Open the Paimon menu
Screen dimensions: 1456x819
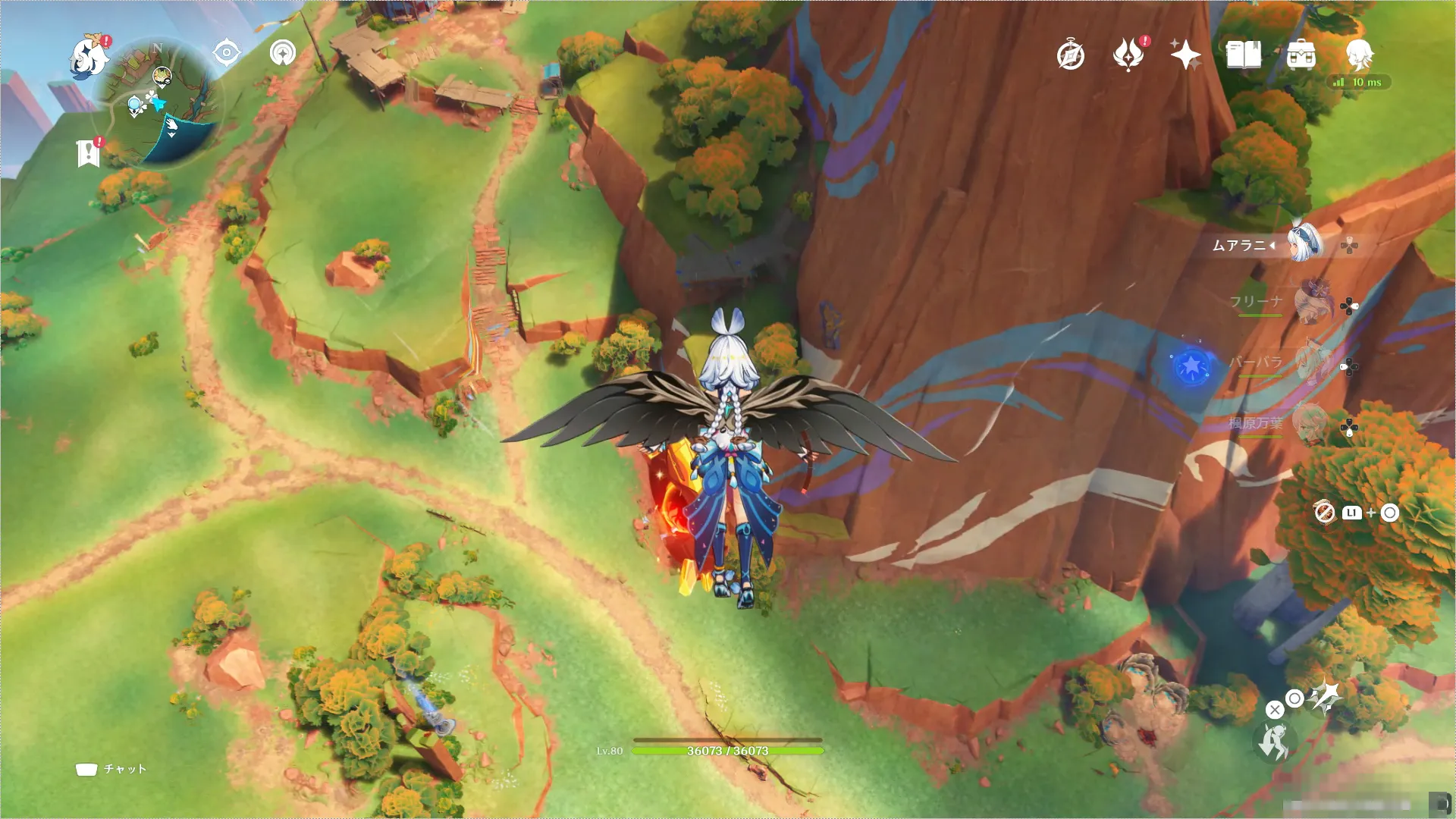89,56
